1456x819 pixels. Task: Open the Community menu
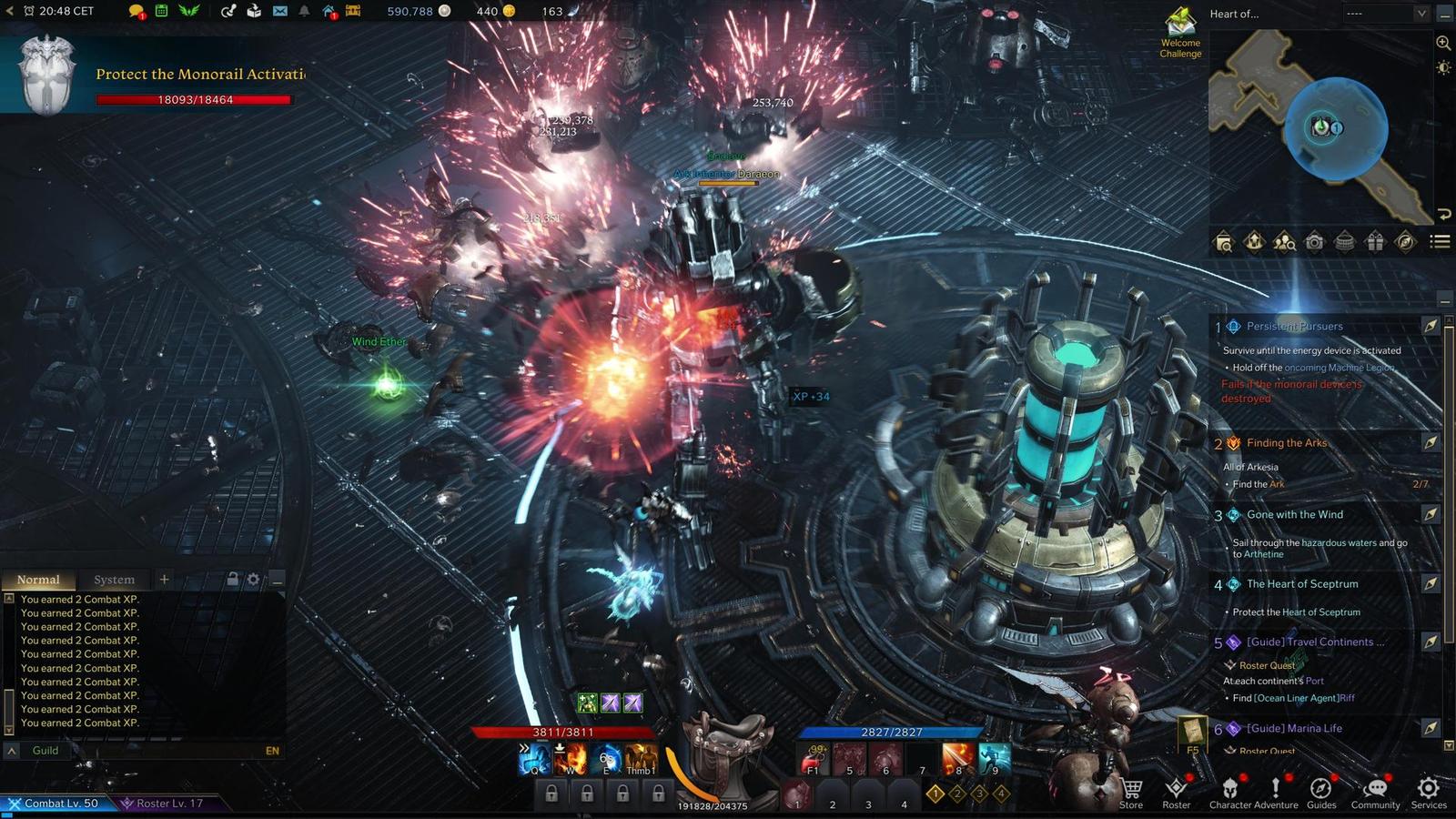tap(1375, 792)
